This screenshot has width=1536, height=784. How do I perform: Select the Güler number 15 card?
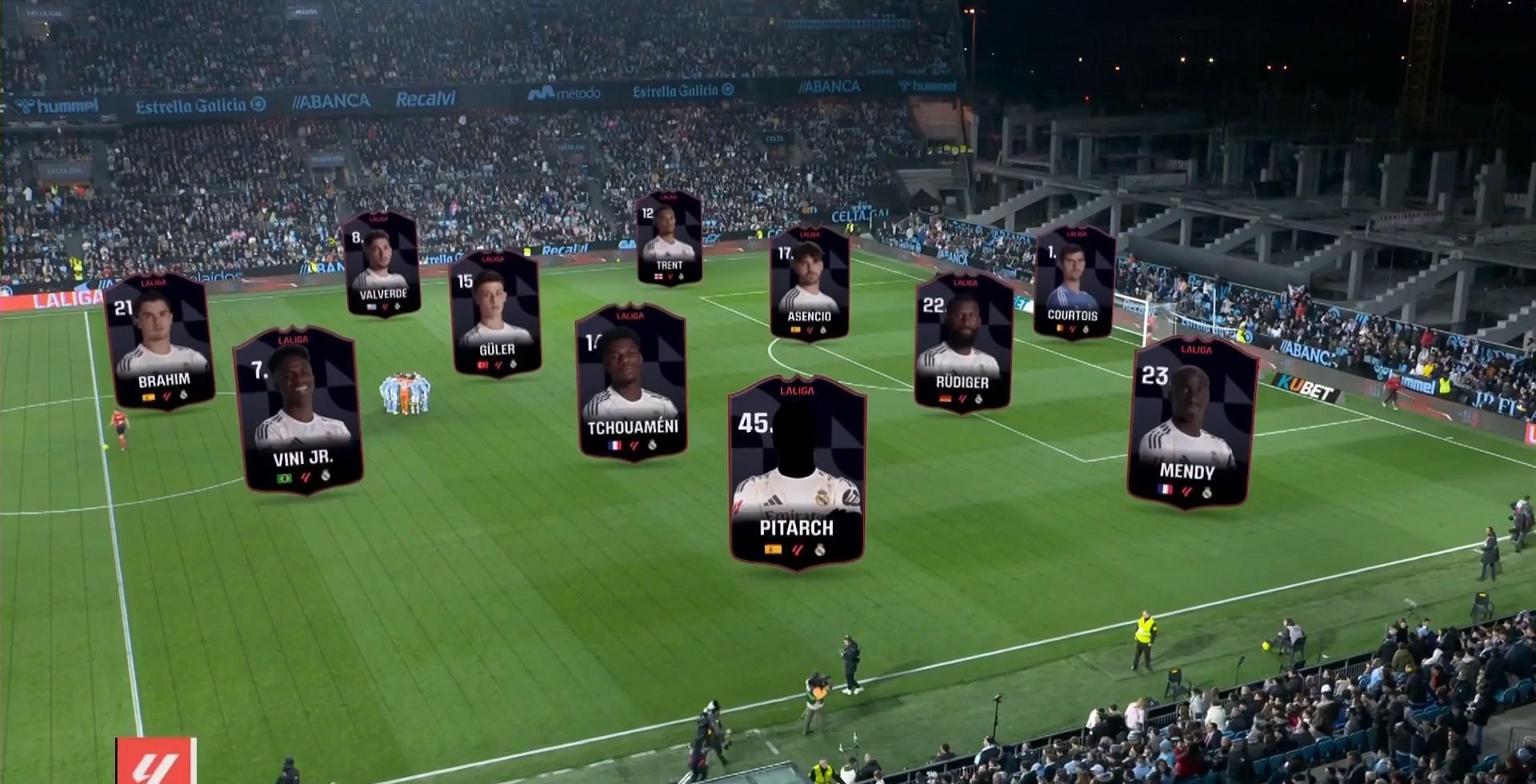click(x=495, y=313)
